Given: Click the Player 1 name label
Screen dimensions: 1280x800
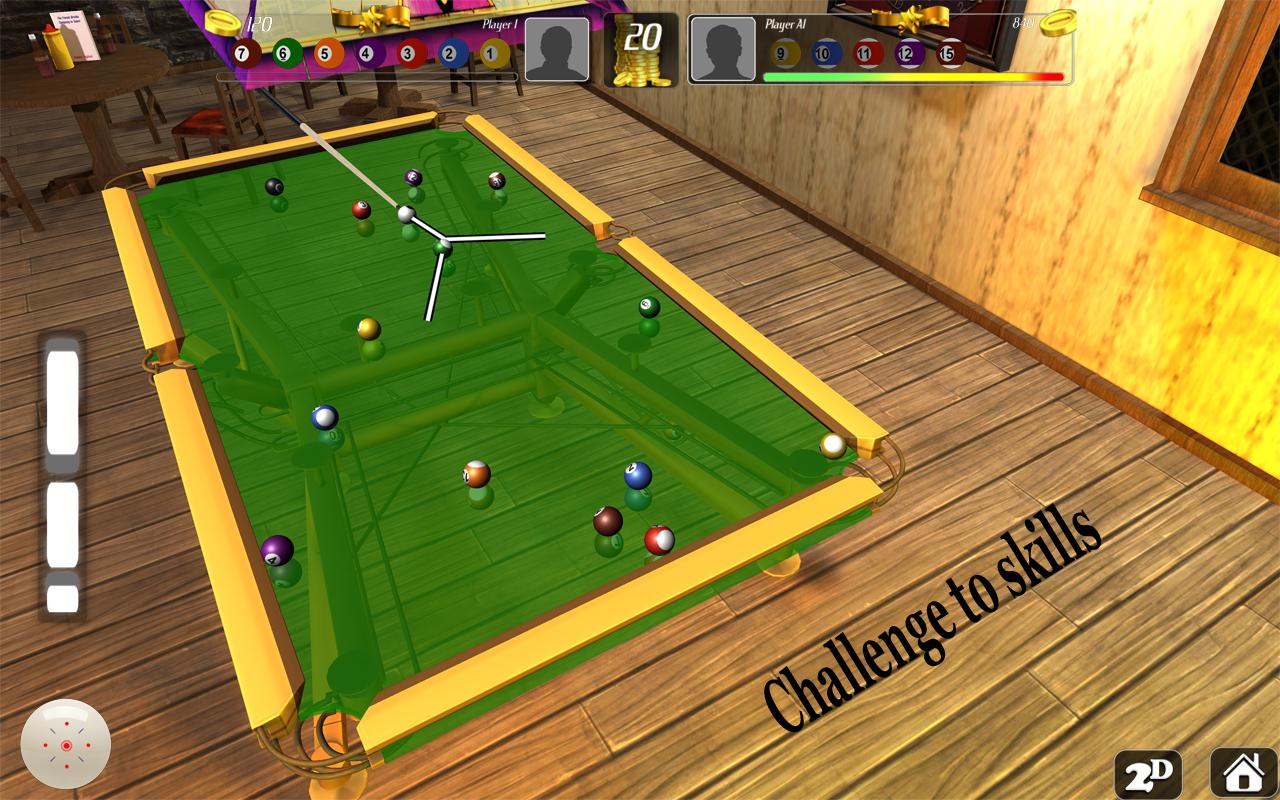Looking at the screenshot, I should 500,24.
